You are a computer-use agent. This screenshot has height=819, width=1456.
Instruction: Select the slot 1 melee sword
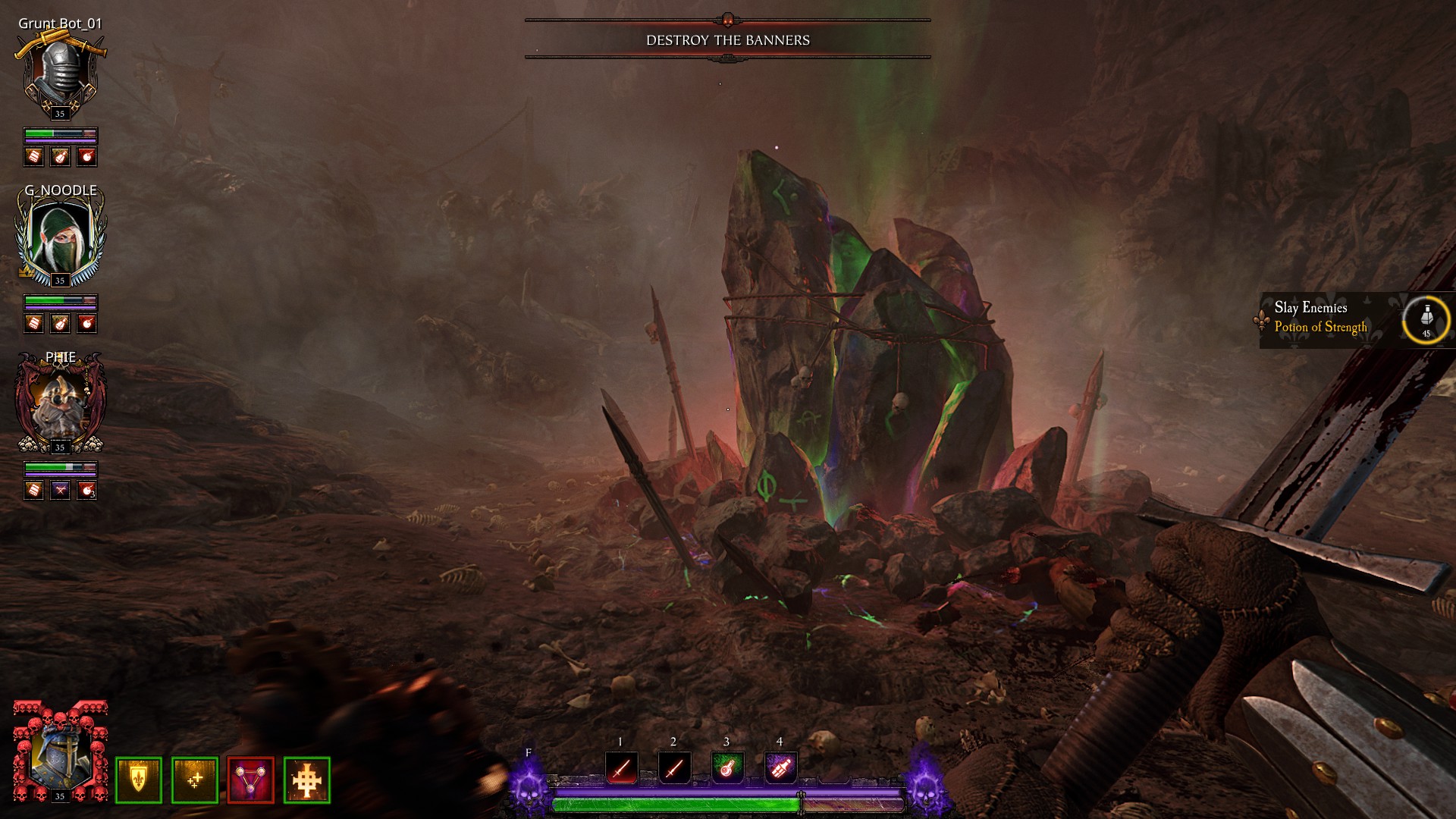(x=621, y=768)
